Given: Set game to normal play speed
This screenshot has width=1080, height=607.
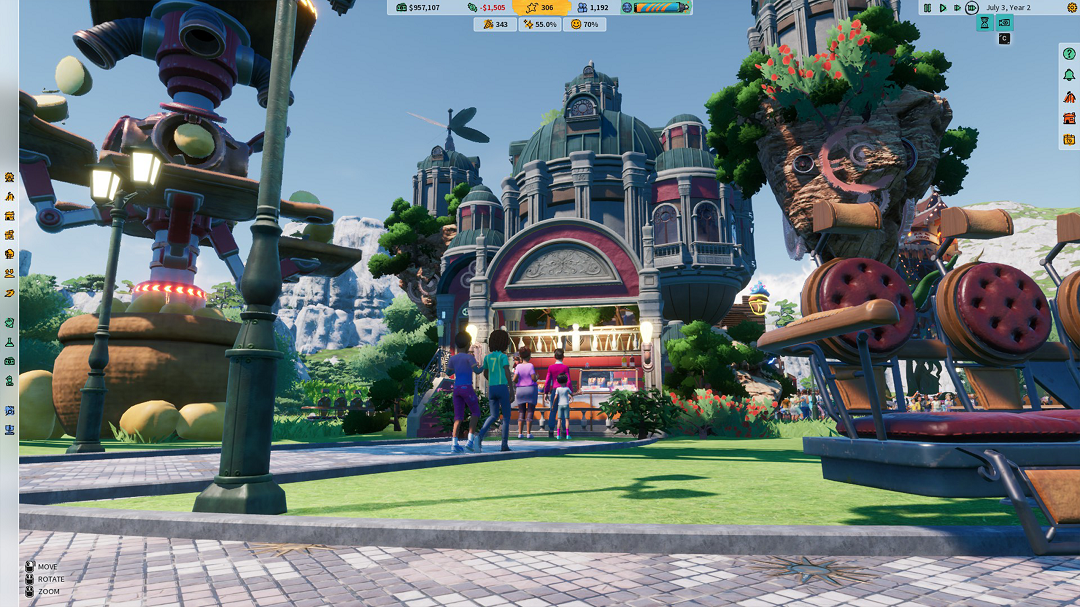Looking at the screenshot, I should click(x=942, y=8).
